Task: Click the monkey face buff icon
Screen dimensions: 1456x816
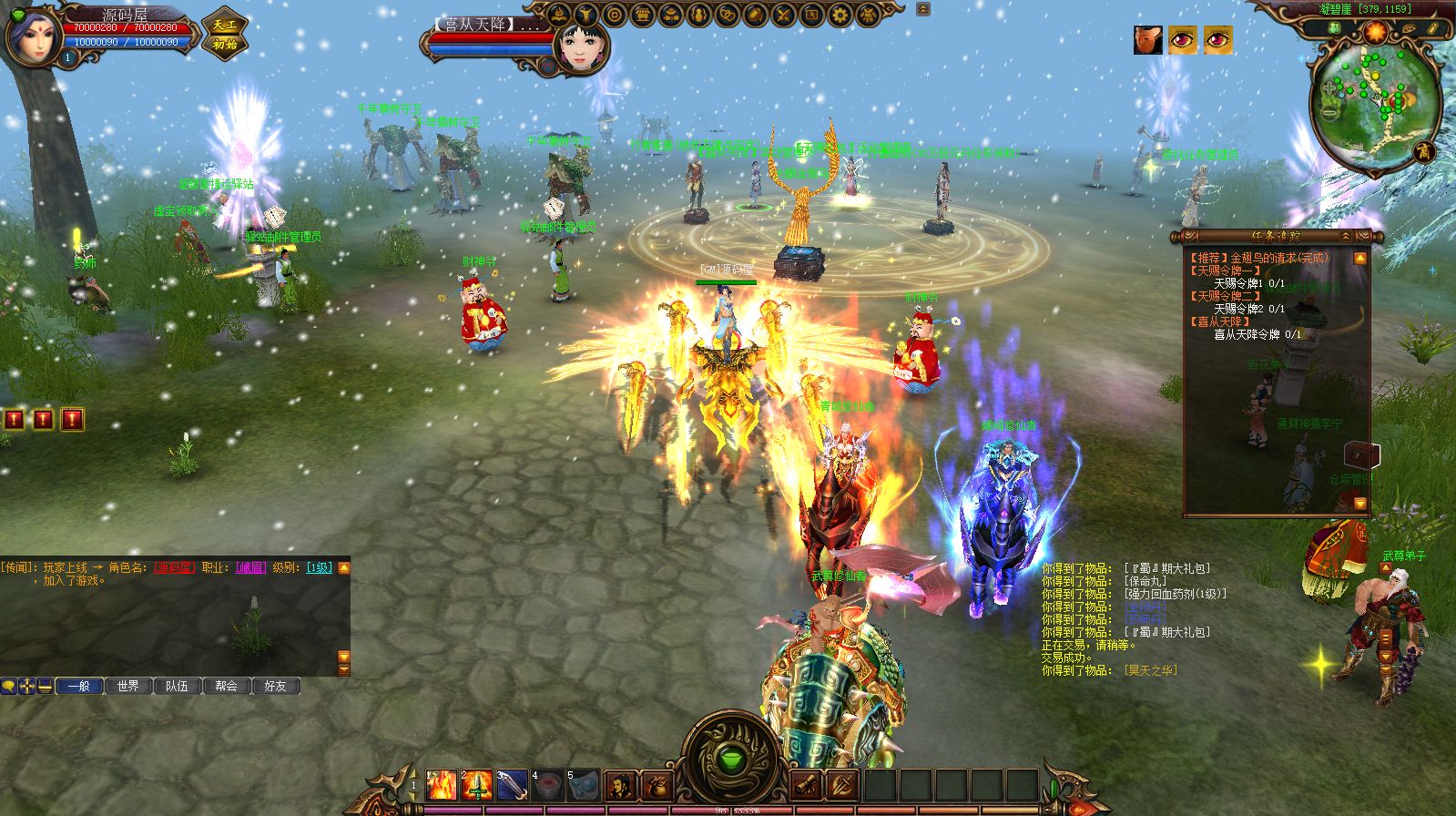Action: [x=1148, y=40]
